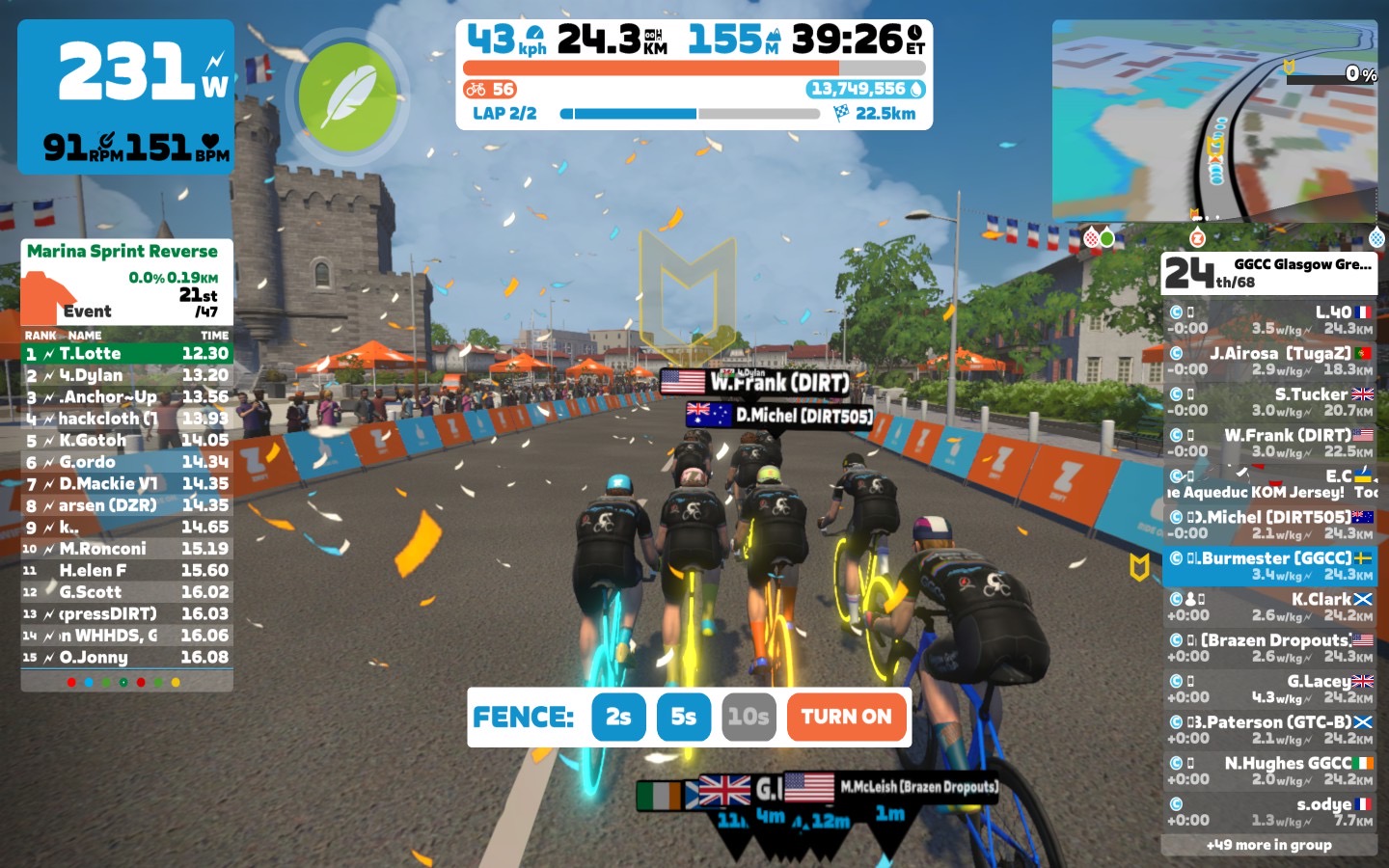Set fence distance to 2s
The image size is (1389, 868).
(618, 717)
